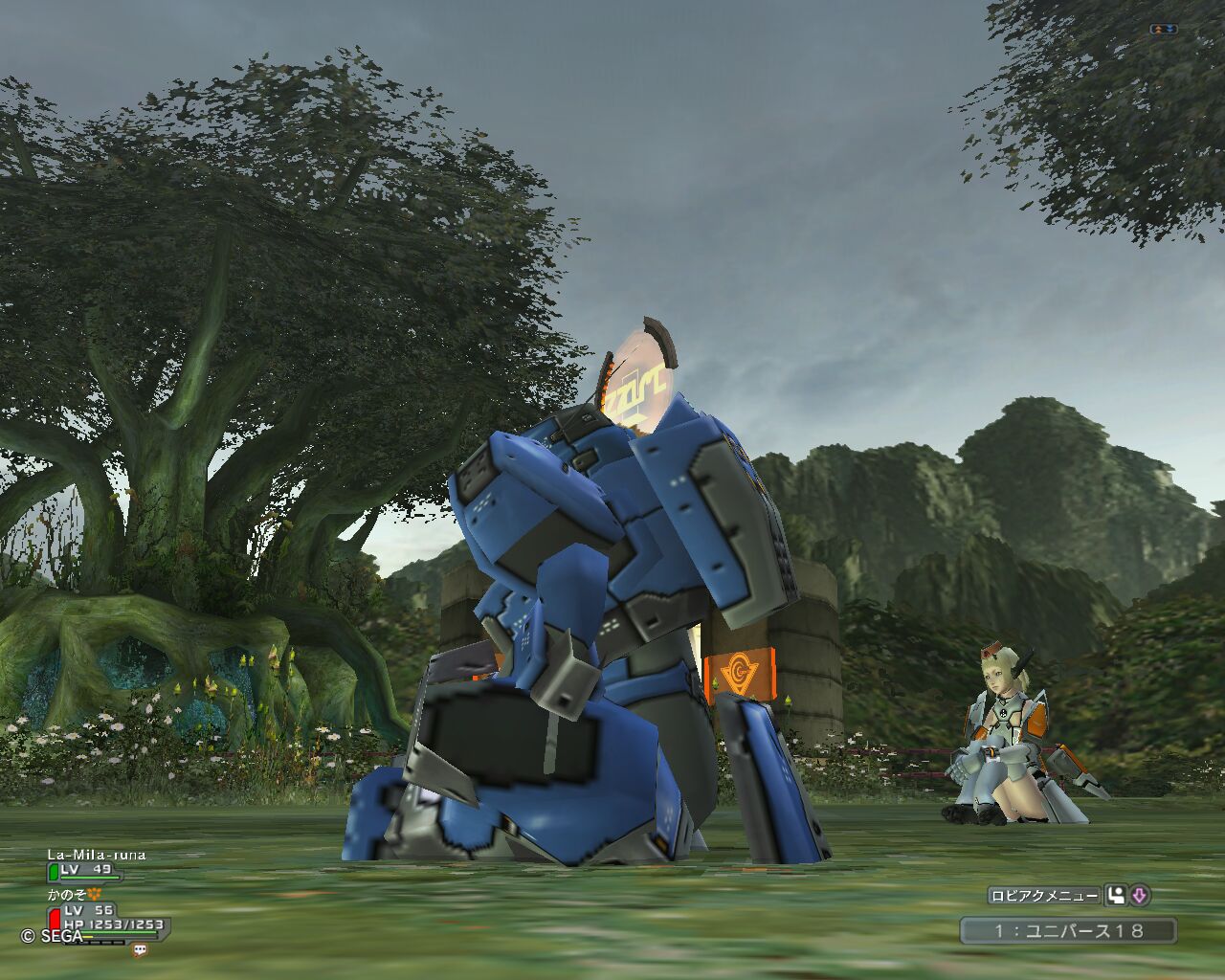Click the pink down-arrow icon
The width and height of the screenshot is (1225, 980).
point(1139,896)
